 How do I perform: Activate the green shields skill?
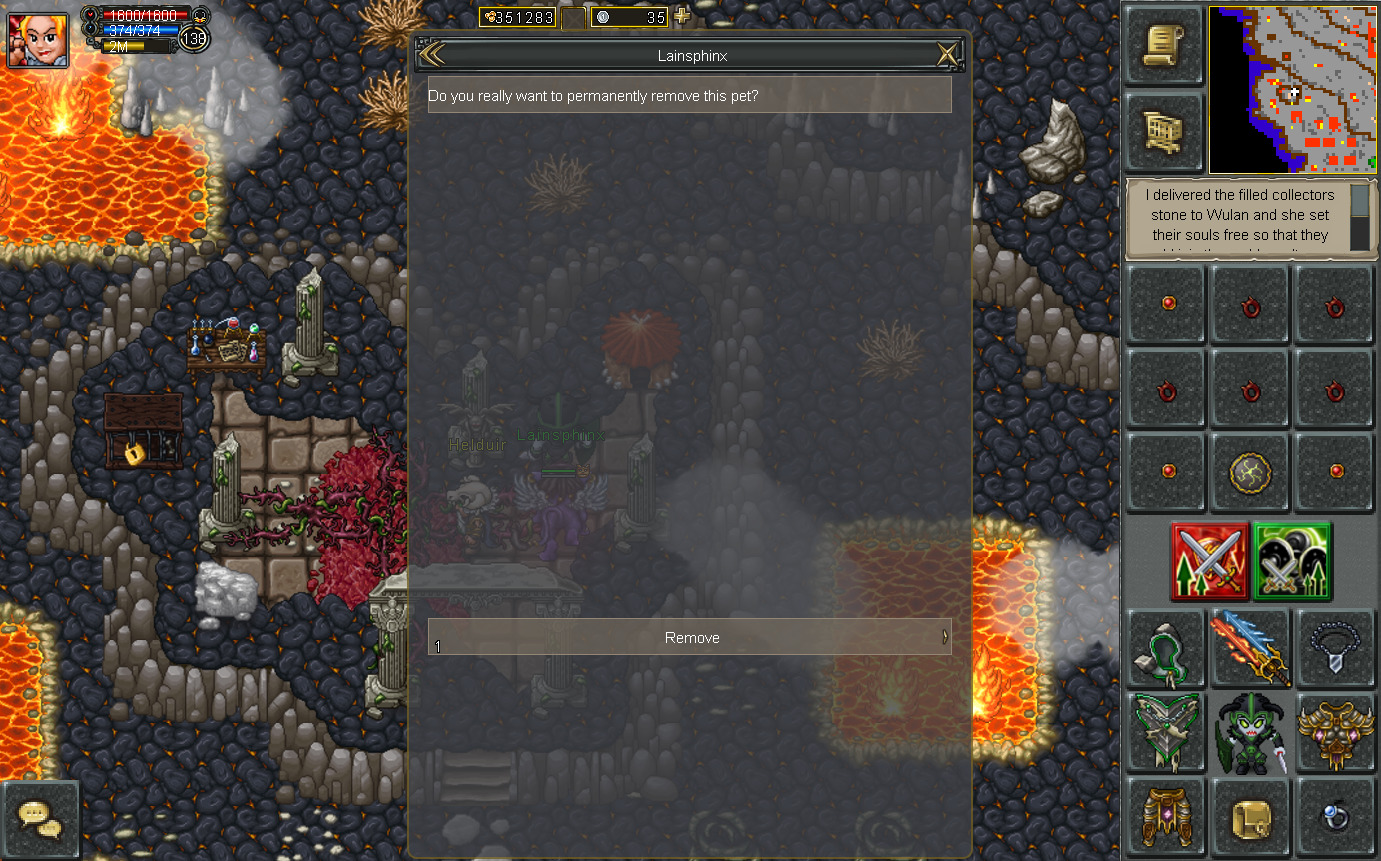point(1292,562)
